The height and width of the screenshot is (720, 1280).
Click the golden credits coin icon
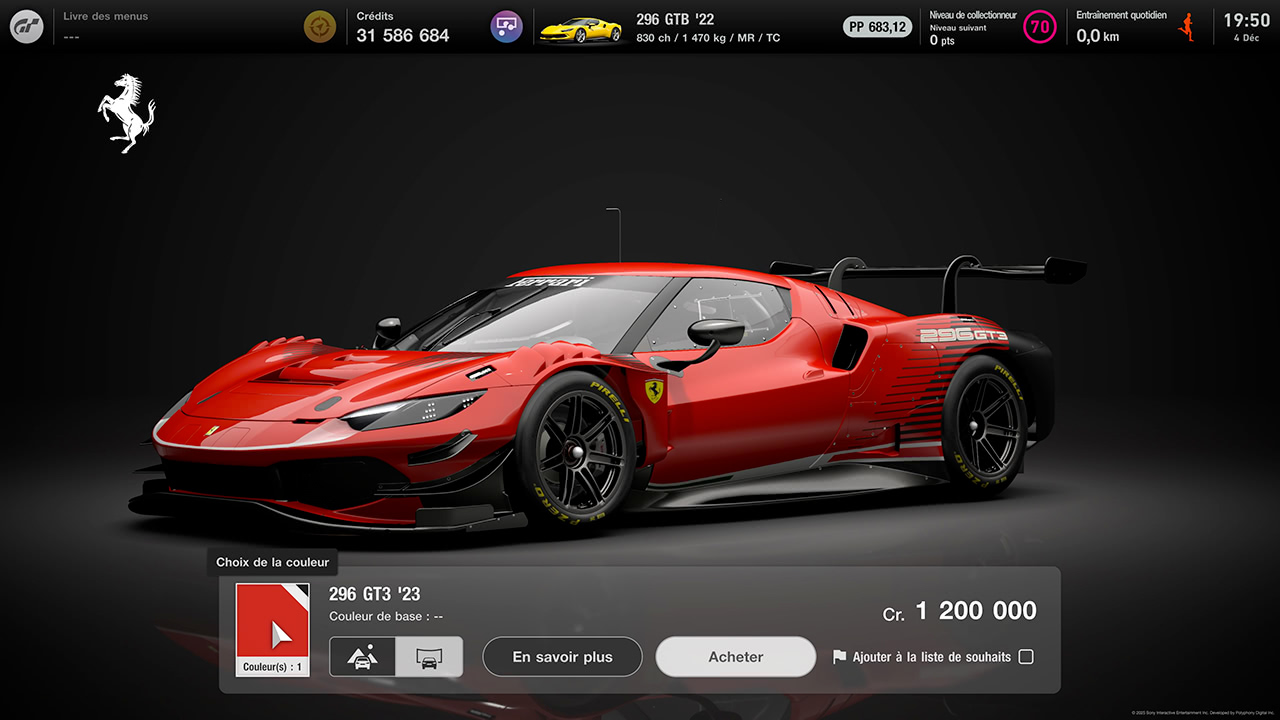[320, 26]
